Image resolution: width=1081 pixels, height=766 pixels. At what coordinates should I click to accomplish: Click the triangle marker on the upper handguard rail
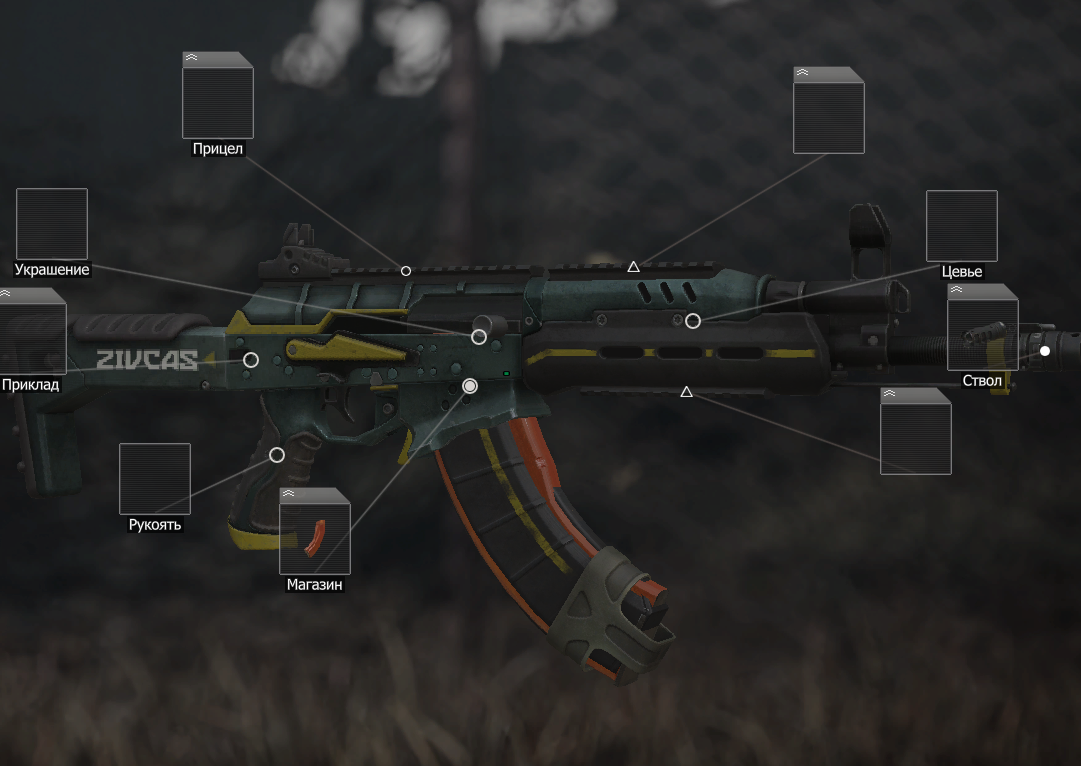click(633, 267)
